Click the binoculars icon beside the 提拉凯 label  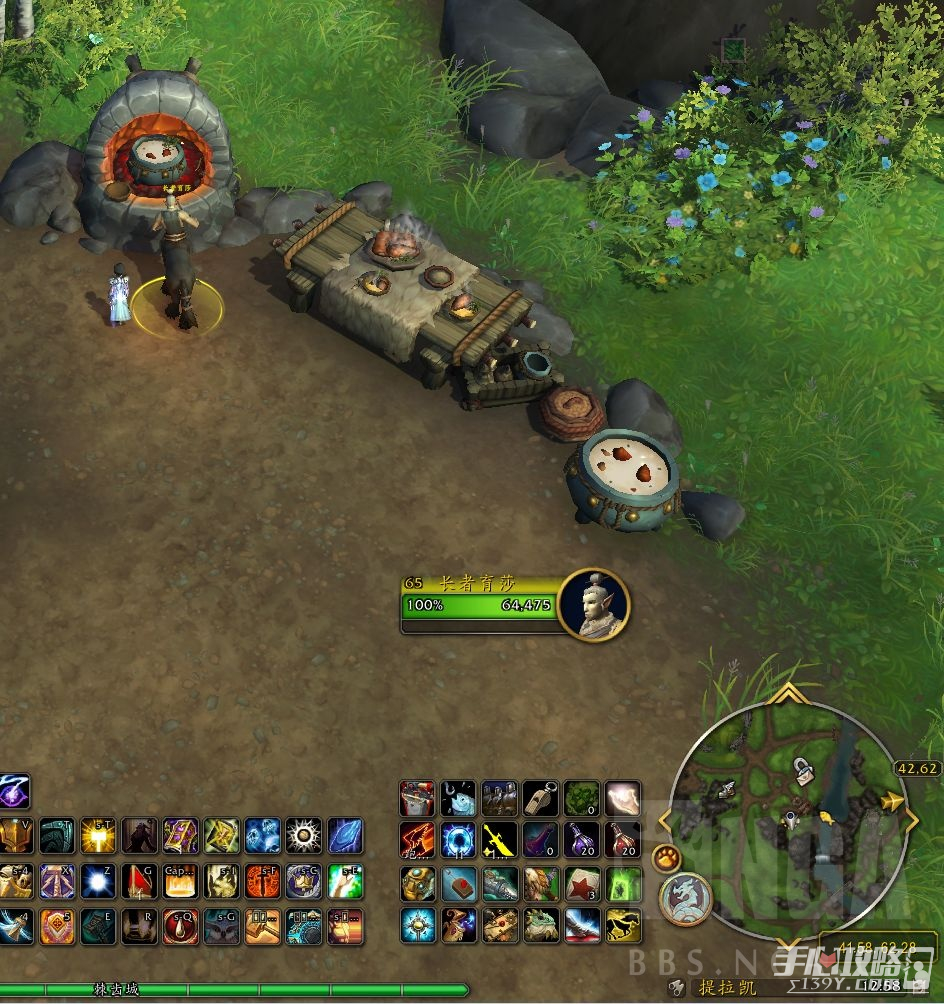coord(677,987)
